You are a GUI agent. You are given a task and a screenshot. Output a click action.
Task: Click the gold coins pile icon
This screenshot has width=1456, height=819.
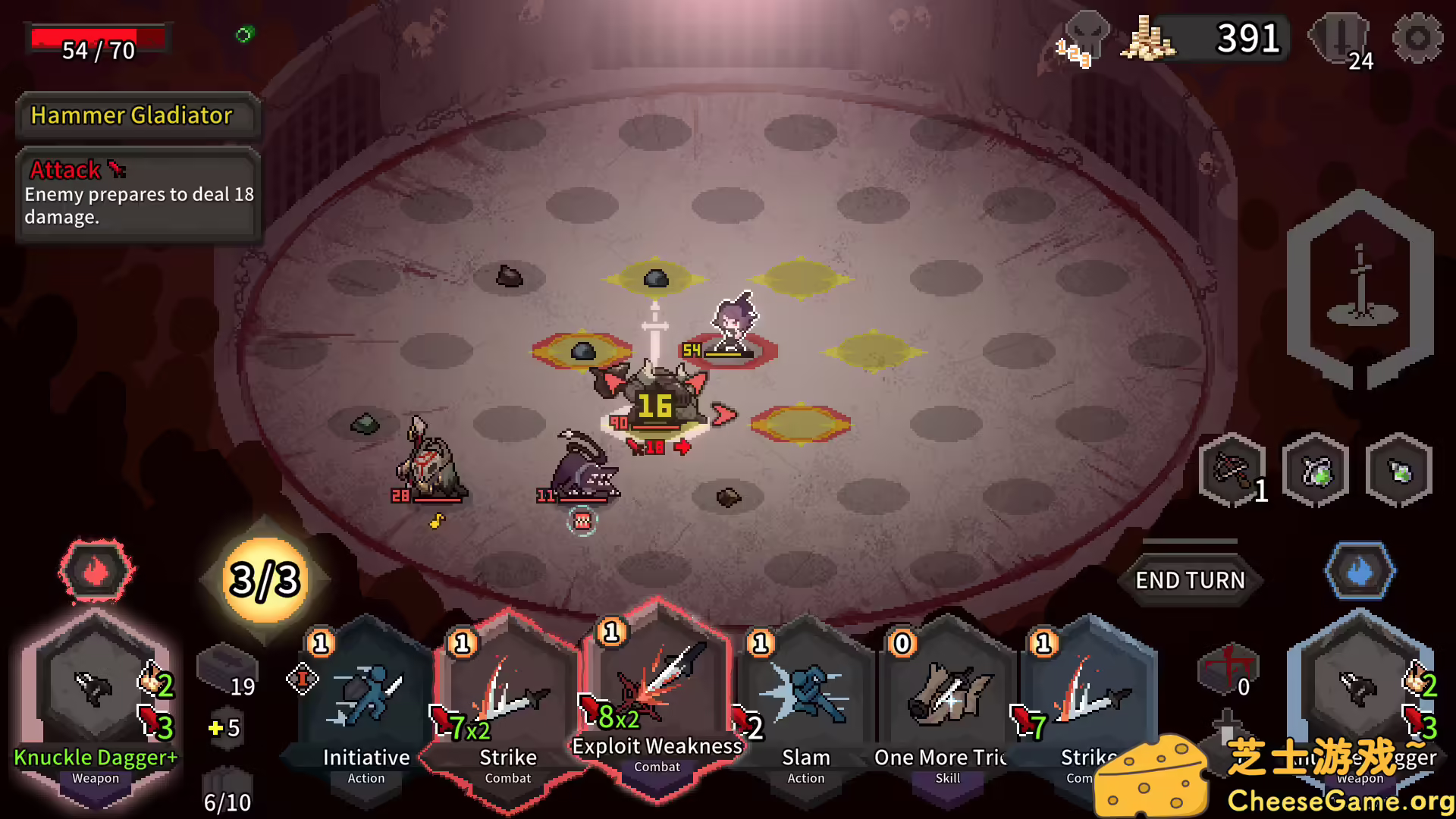point(1147,38)
